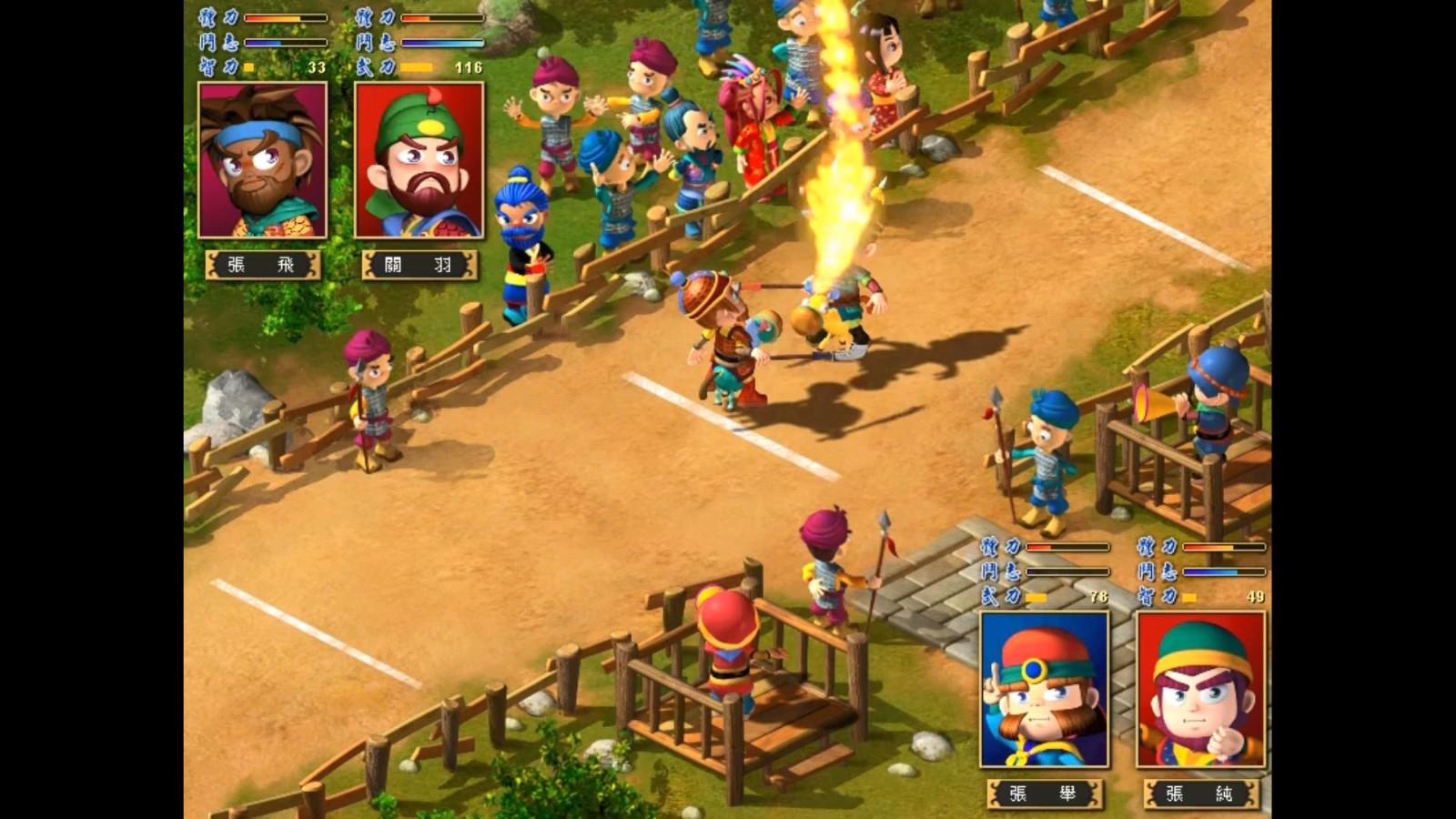
Task: Click the 張飛 name plate
Action: click(262, 265)
